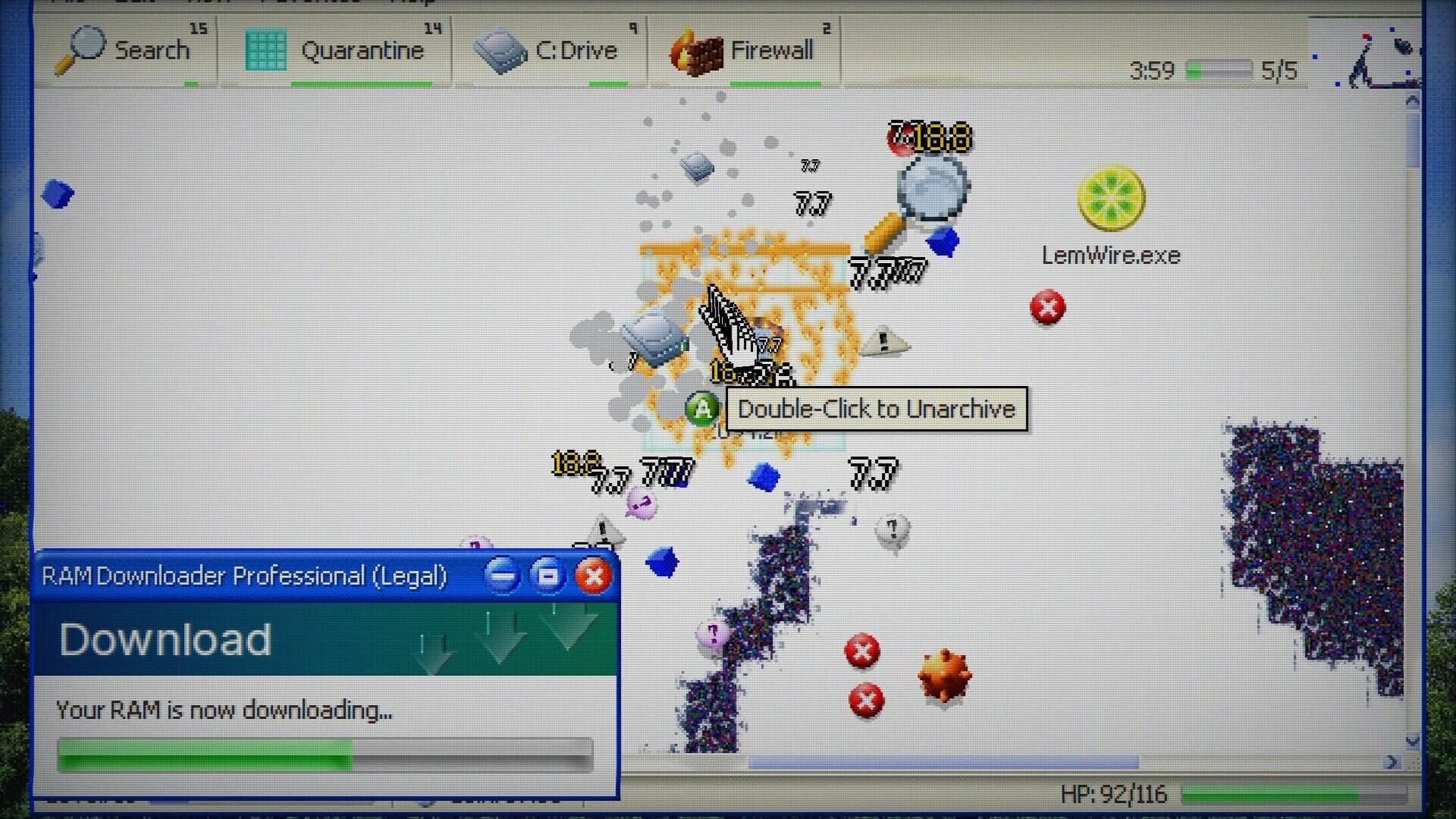This screenshot has height=819, width=1456.
Task: Activate the Firewall tool
Action: pyautogui.click(x=743, y=49)
